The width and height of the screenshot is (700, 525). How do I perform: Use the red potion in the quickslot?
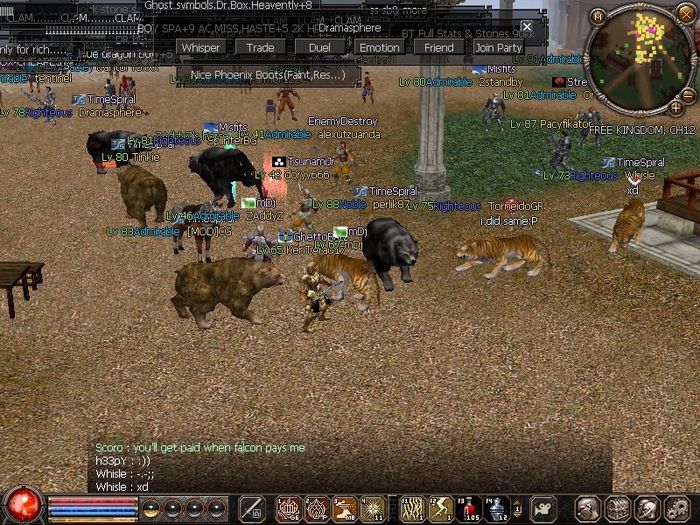click(468, 509)
